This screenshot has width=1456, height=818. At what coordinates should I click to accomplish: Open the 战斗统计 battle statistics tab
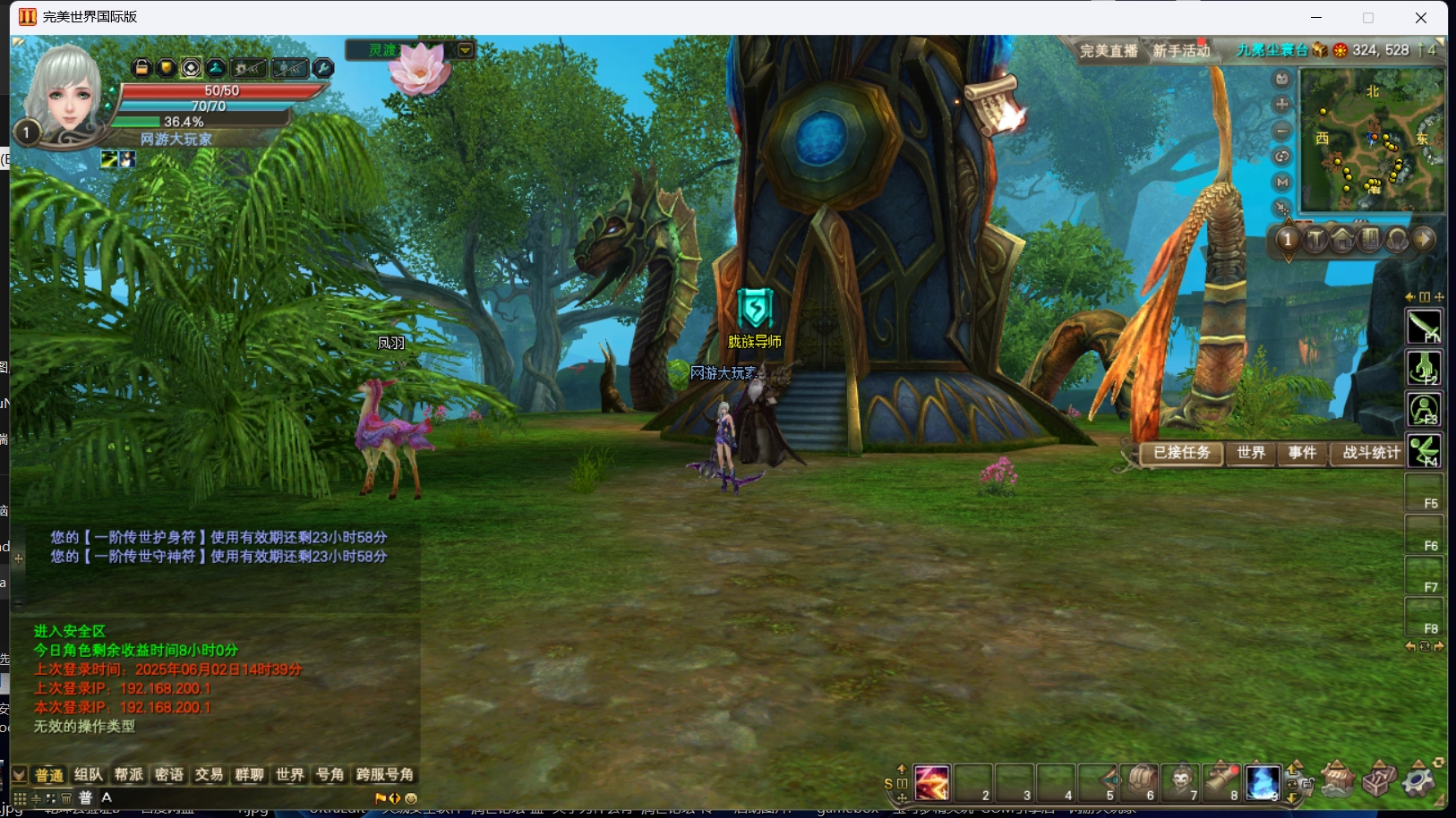coord(1370,453)
